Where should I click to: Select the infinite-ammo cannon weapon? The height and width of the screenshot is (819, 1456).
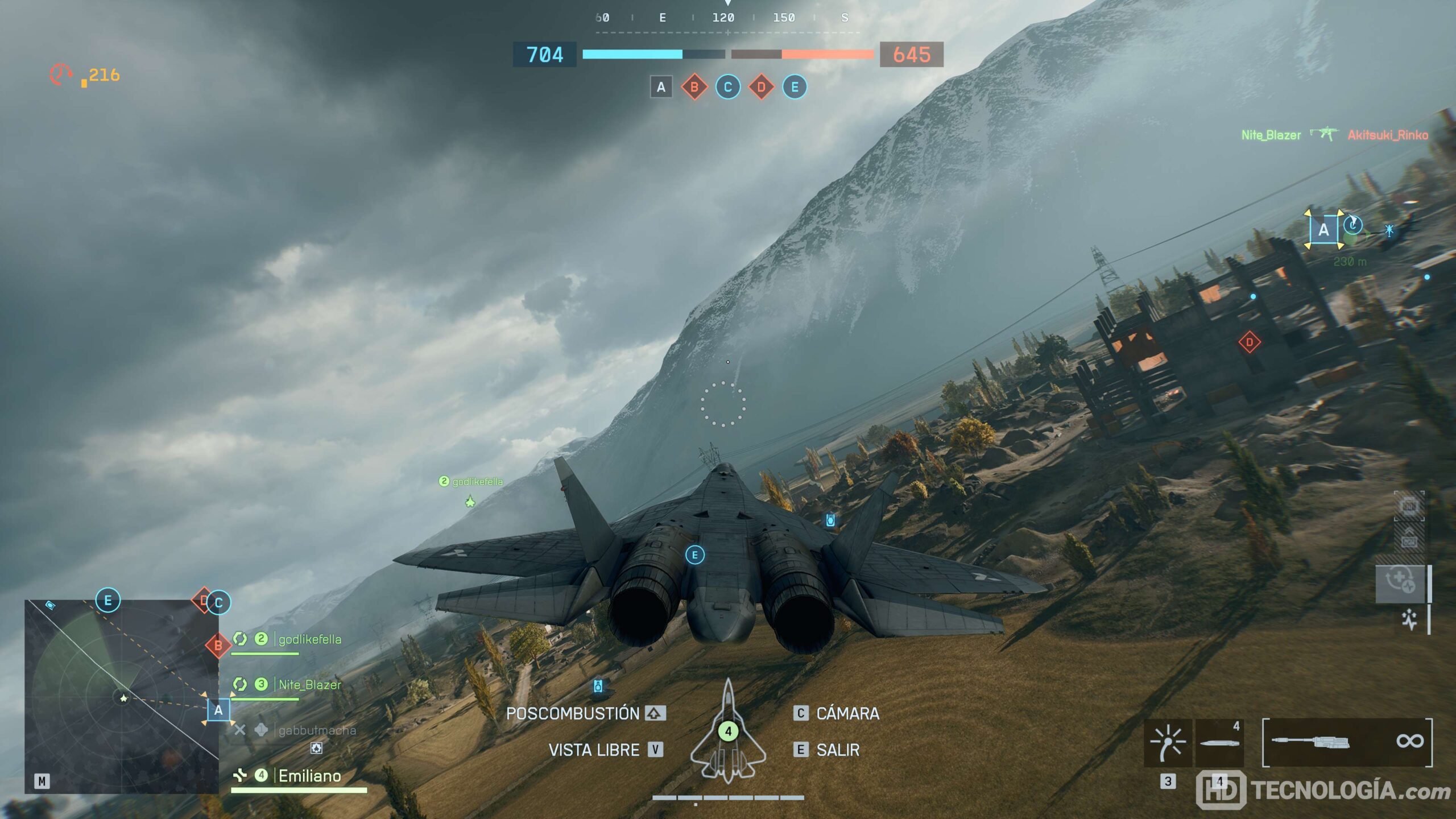point(1347,742)
